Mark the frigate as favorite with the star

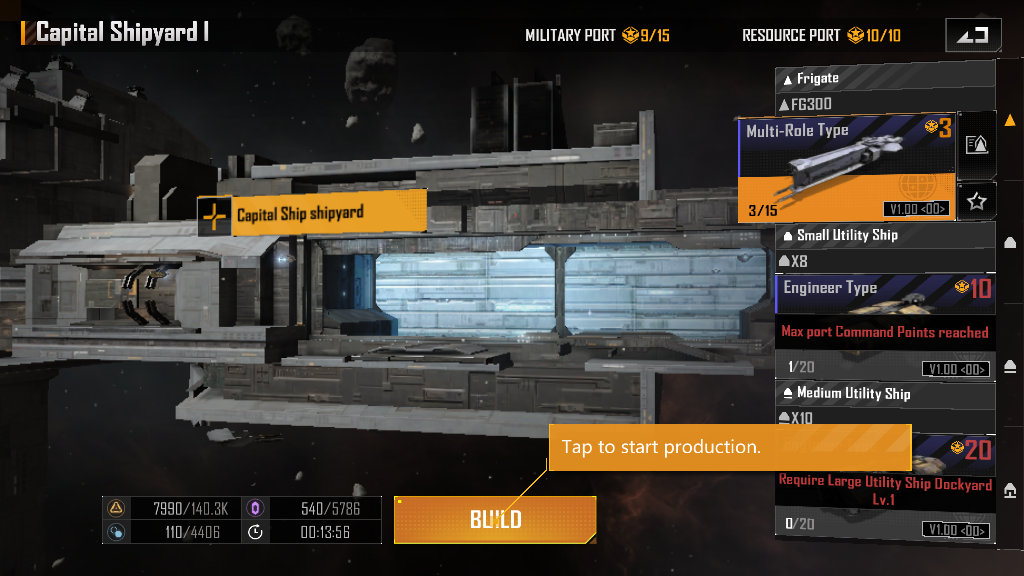pos(977,202)
